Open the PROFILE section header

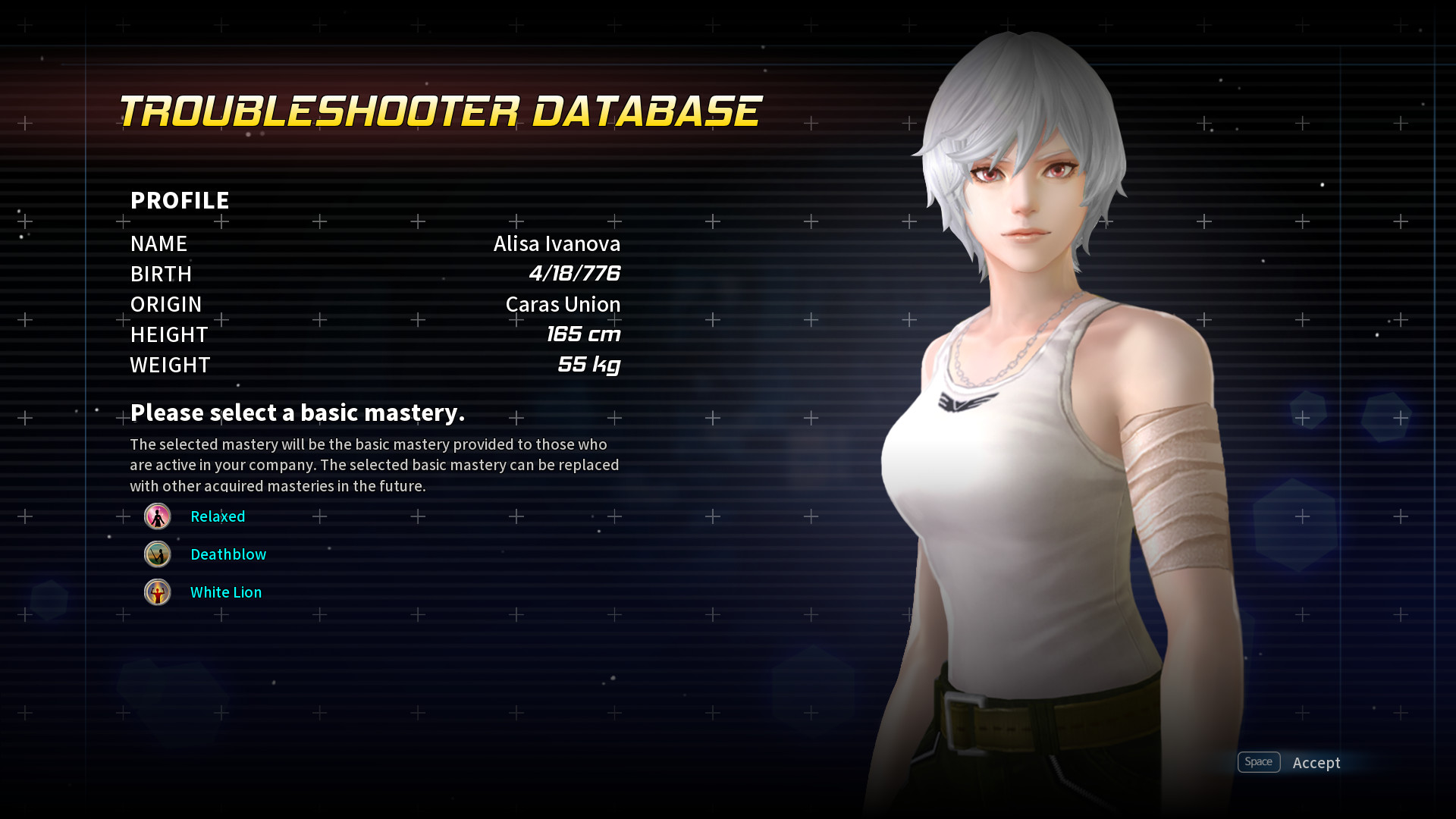179,200
